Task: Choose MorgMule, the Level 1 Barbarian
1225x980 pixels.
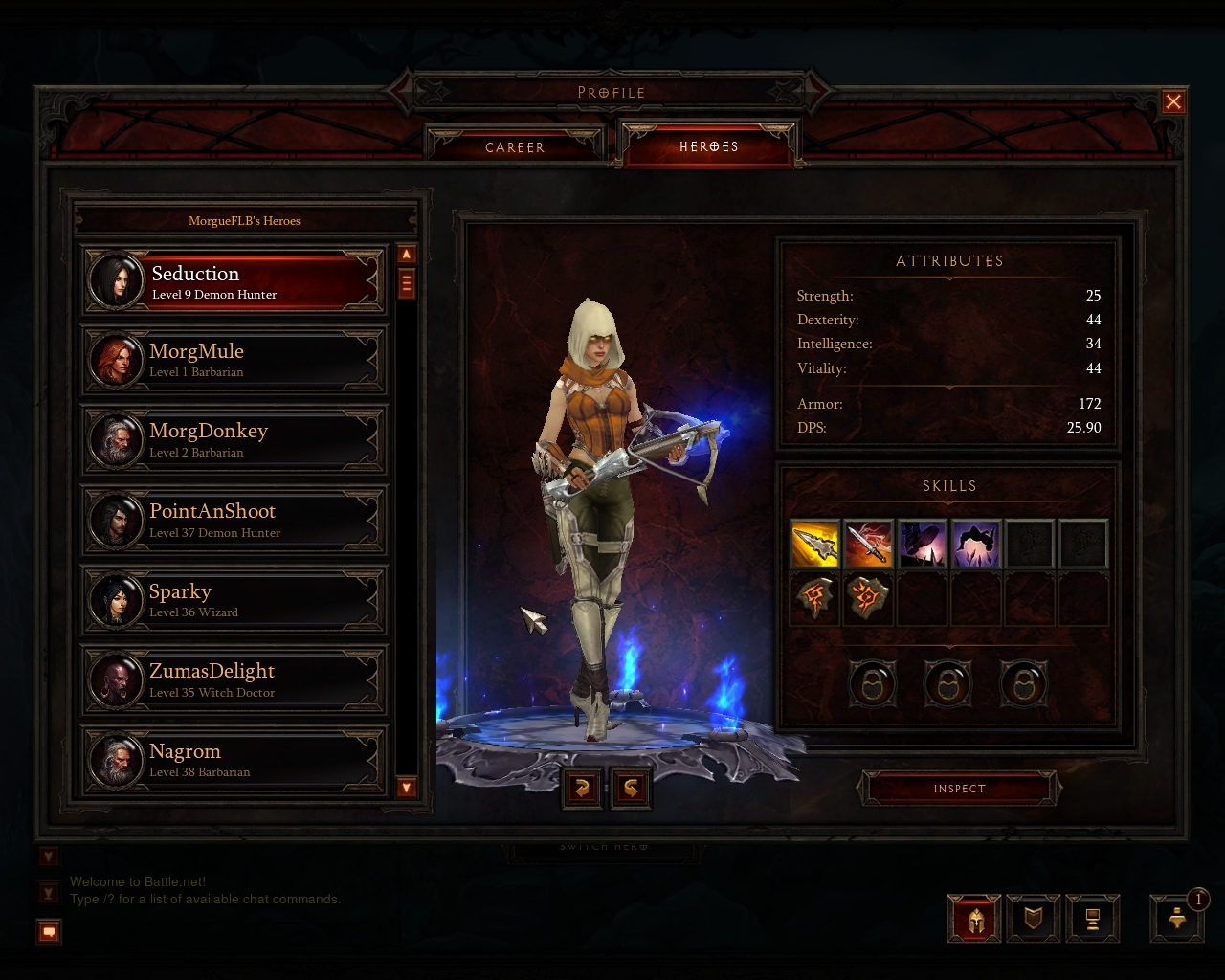Action: pos(234,361)
